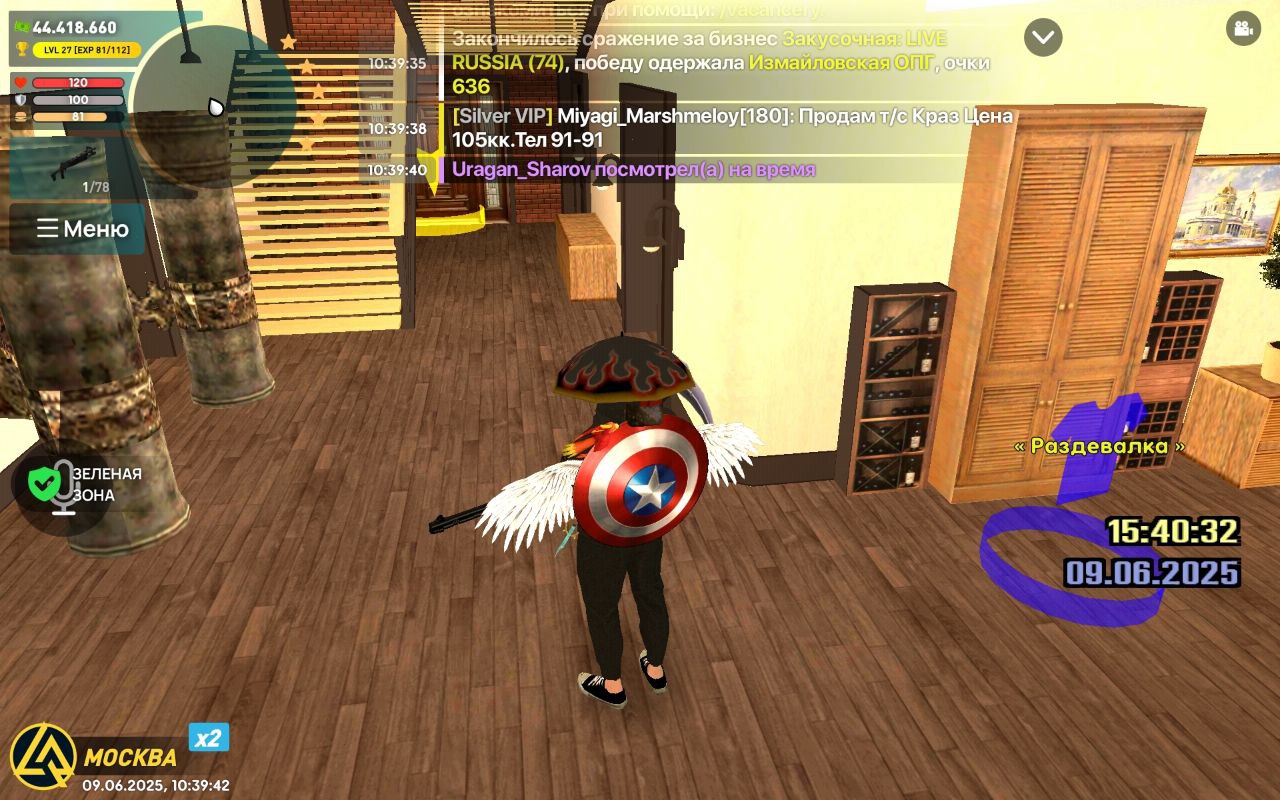
Task: Tap the heart health icon
Action: coord(22,84)
